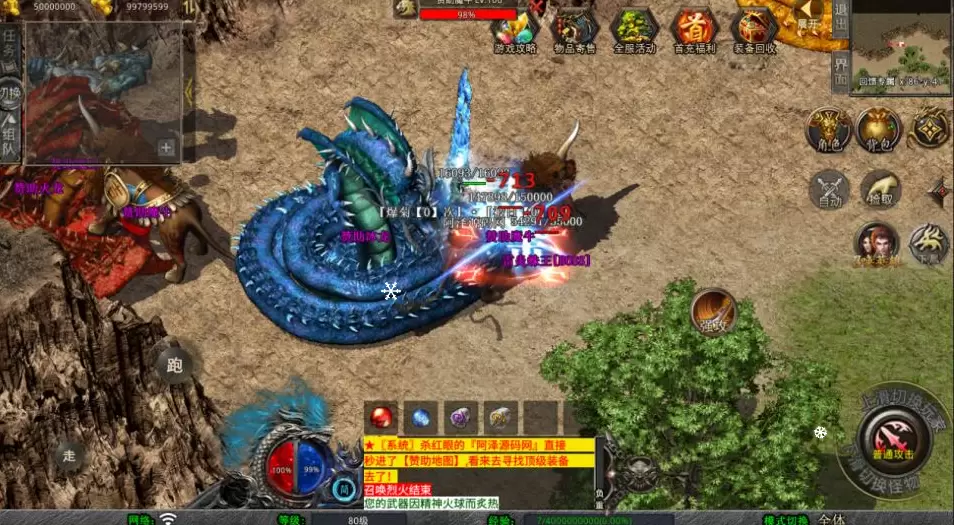The image size is (954, 525).
Task: Open the 背包 backpack
Action: click(879, 130)
